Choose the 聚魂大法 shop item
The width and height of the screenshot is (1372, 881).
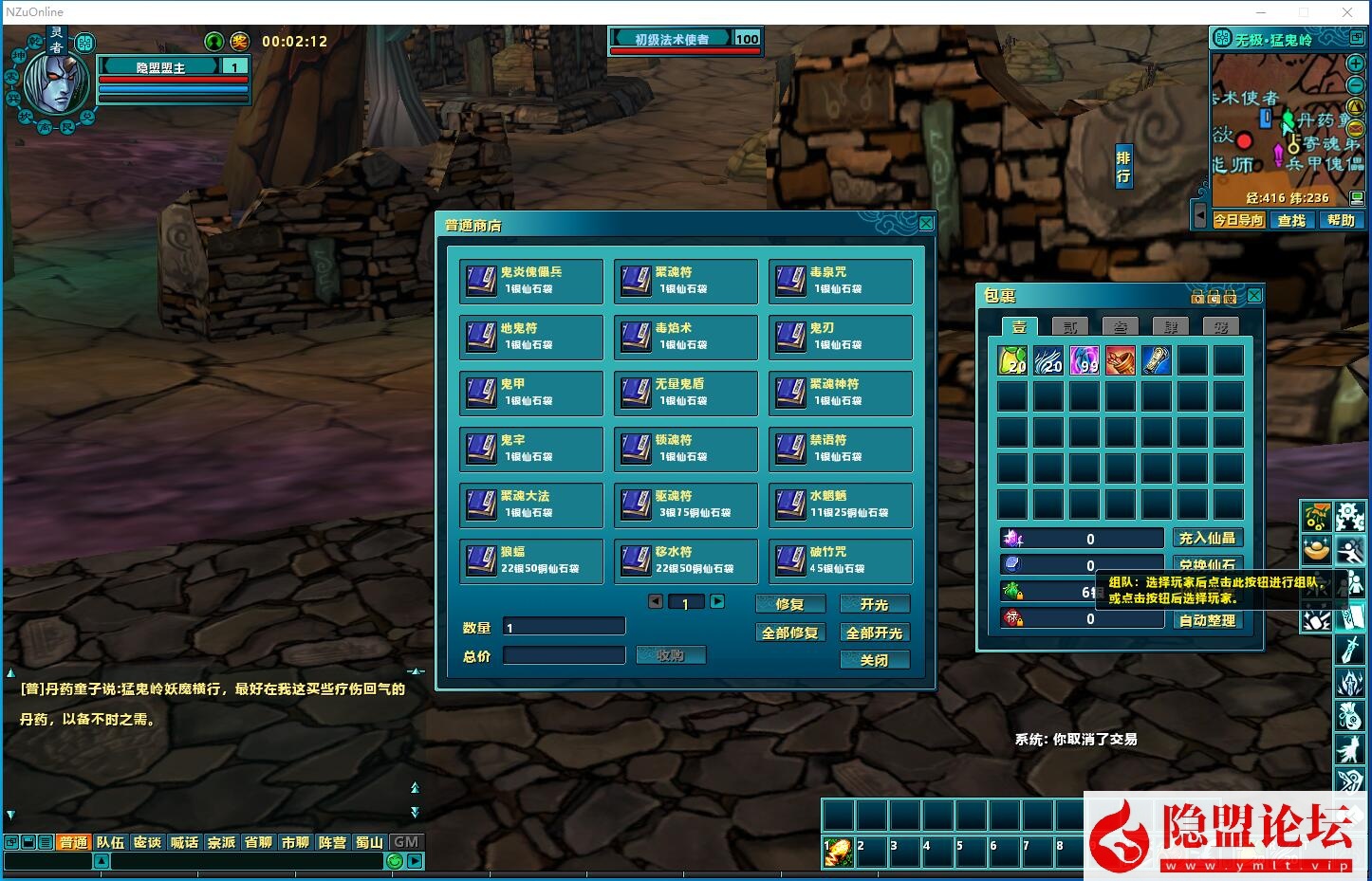530,505
